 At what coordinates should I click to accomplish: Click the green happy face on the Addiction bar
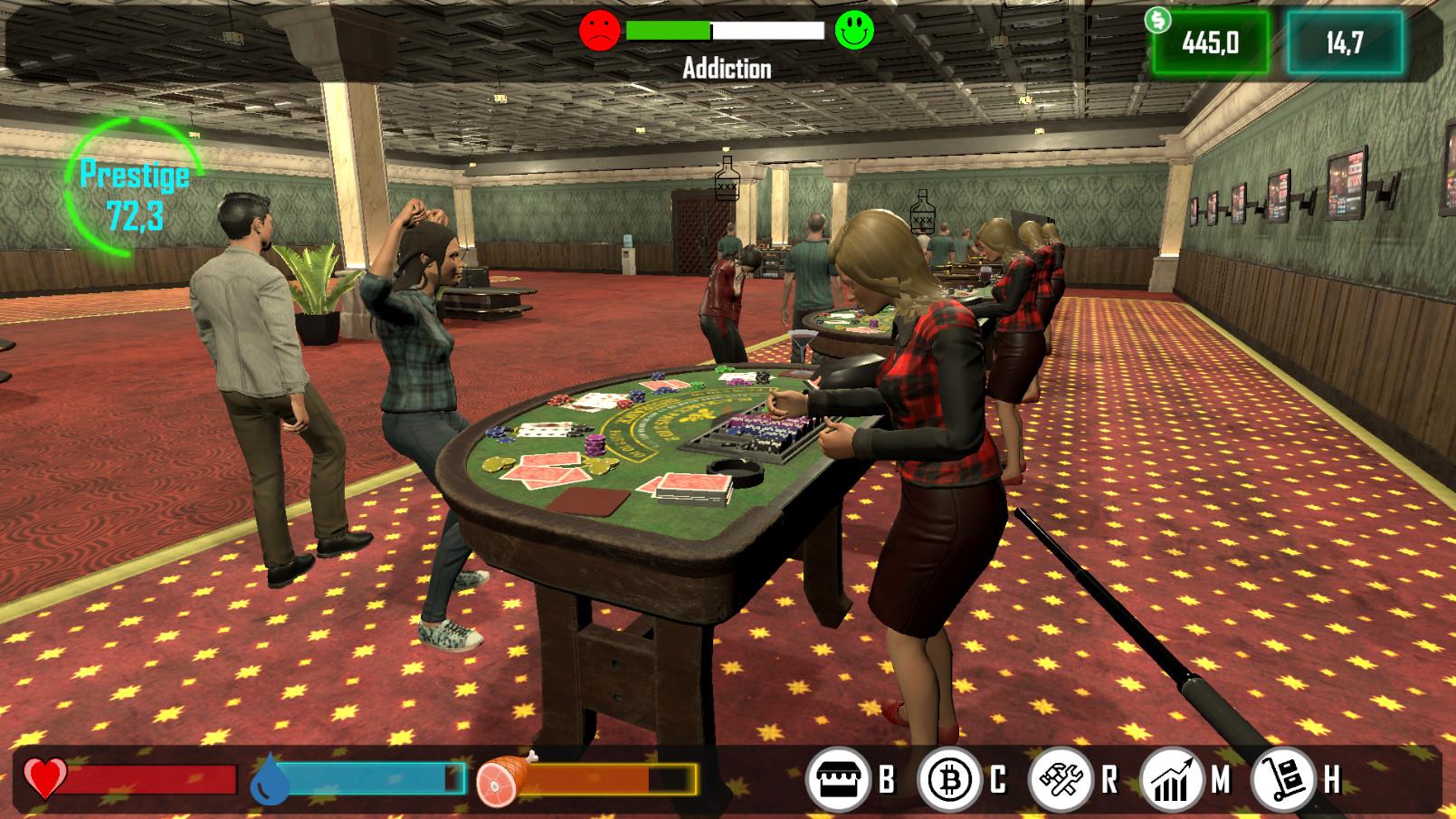coord(853,28)
